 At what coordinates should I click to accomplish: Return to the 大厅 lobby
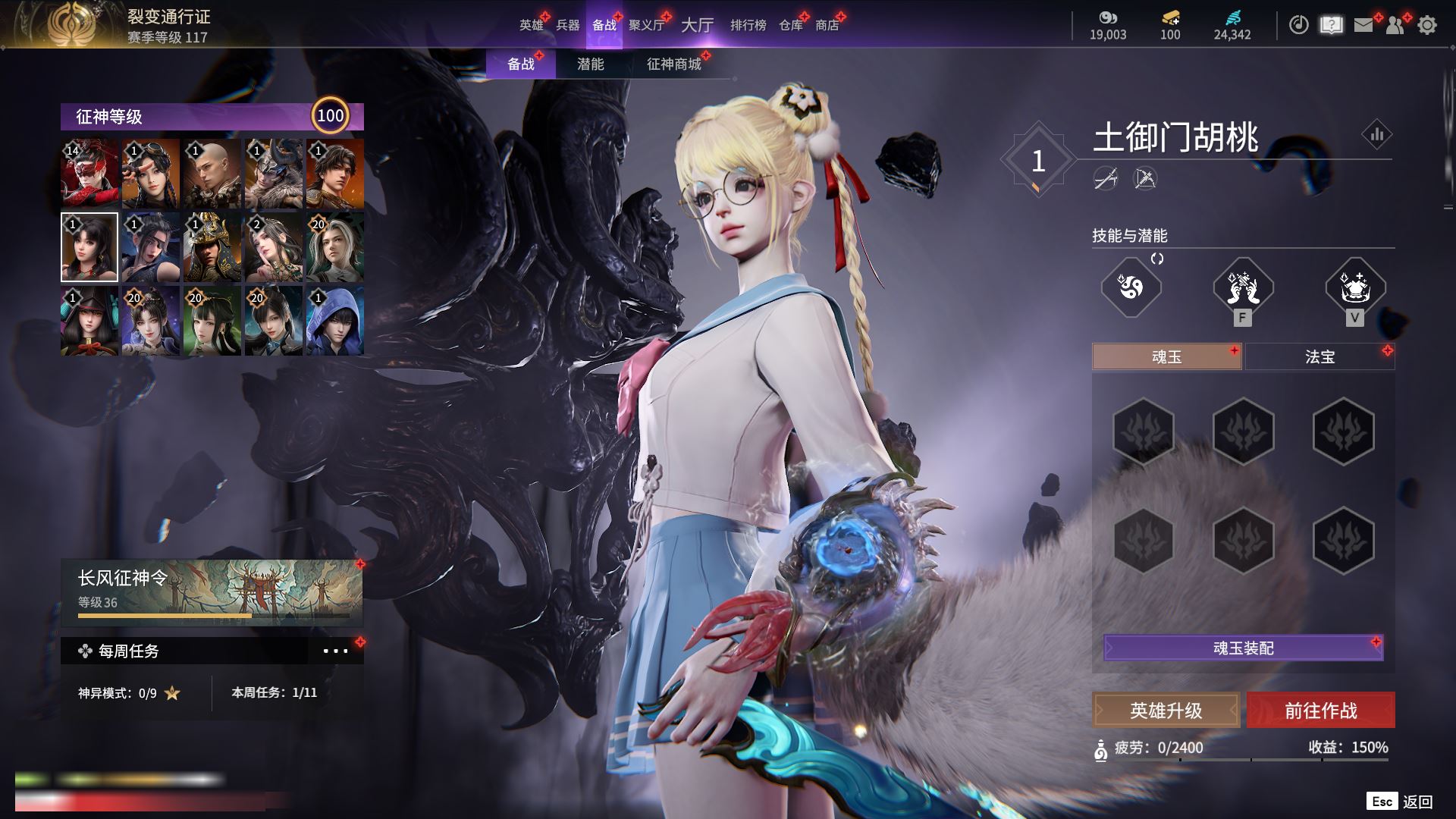coord(697,25)
